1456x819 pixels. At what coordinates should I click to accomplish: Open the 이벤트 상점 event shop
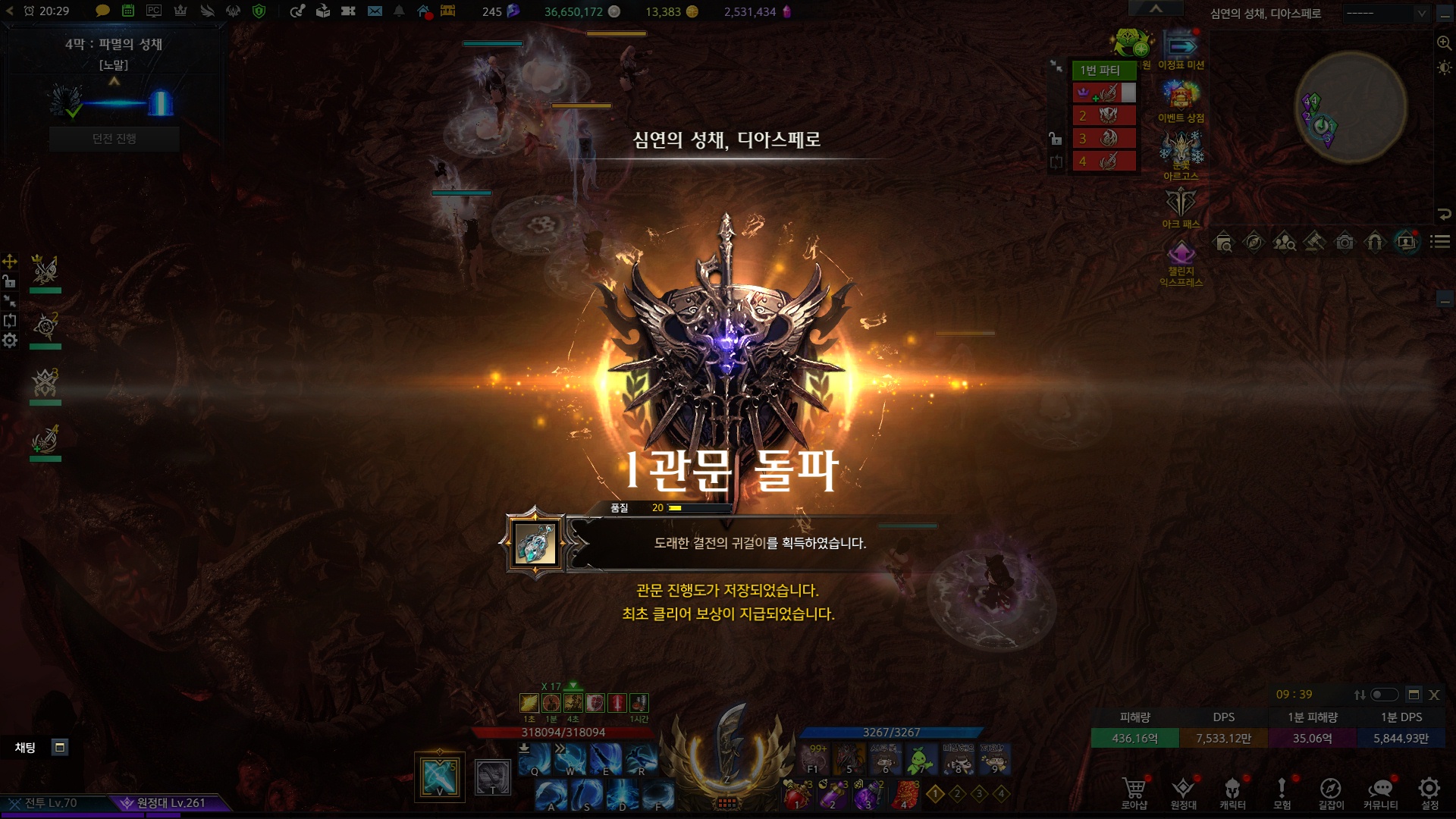point(1181,102)
